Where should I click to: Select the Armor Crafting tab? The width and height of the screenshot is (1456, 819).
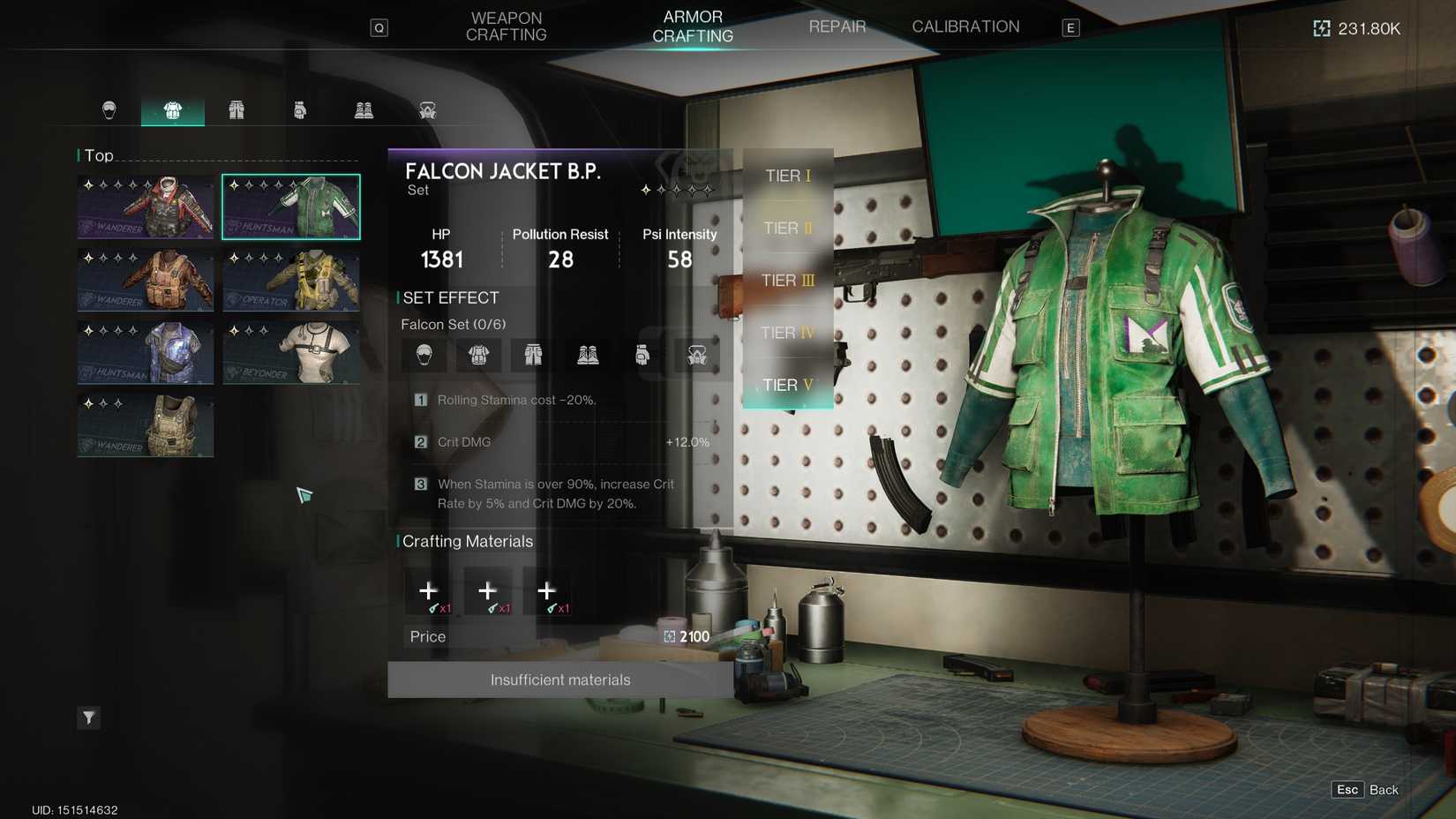pyautogui.click(x=692, y=26)
